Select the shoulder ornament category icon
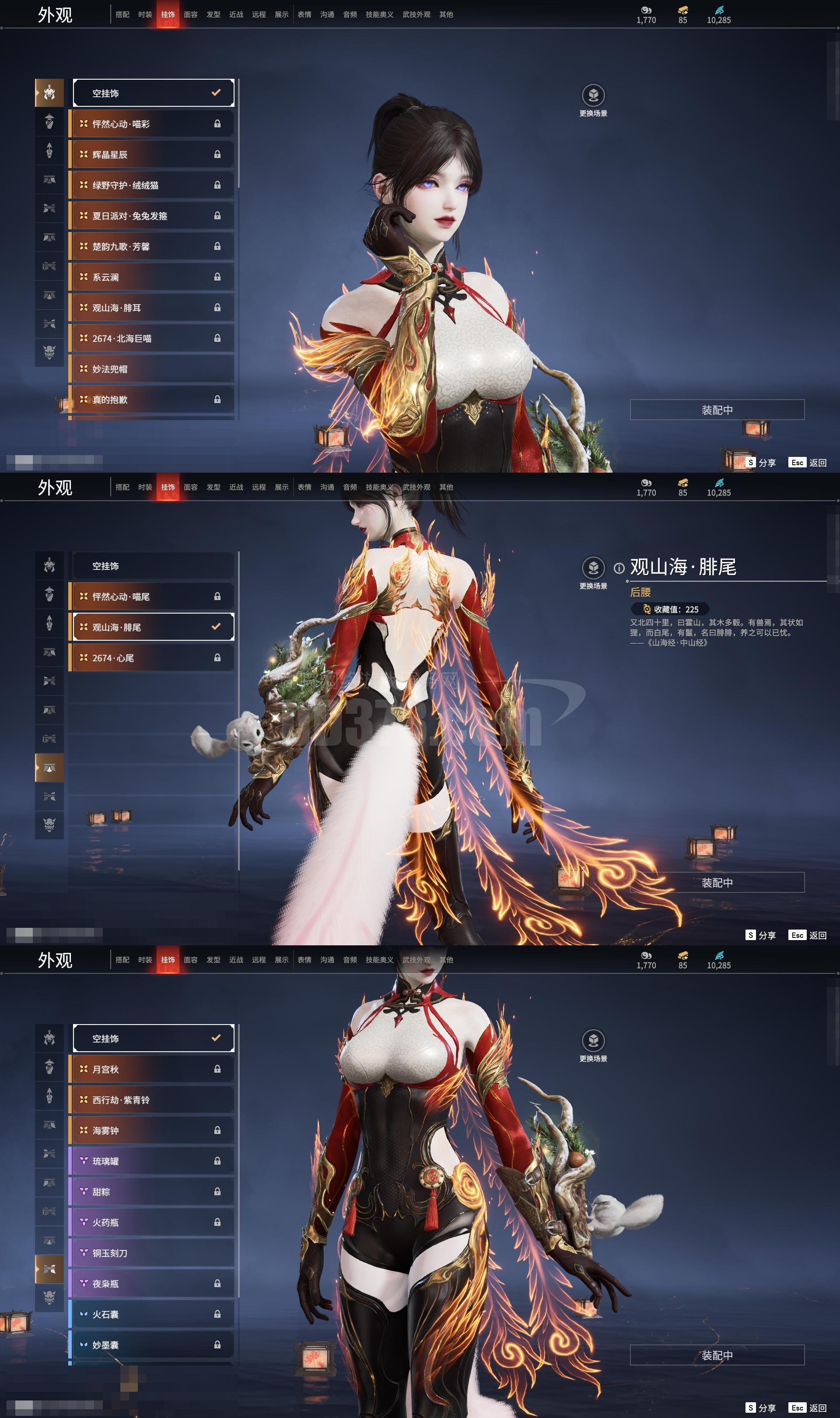Viewport: 840px width, 1418px height. [50, 120]
